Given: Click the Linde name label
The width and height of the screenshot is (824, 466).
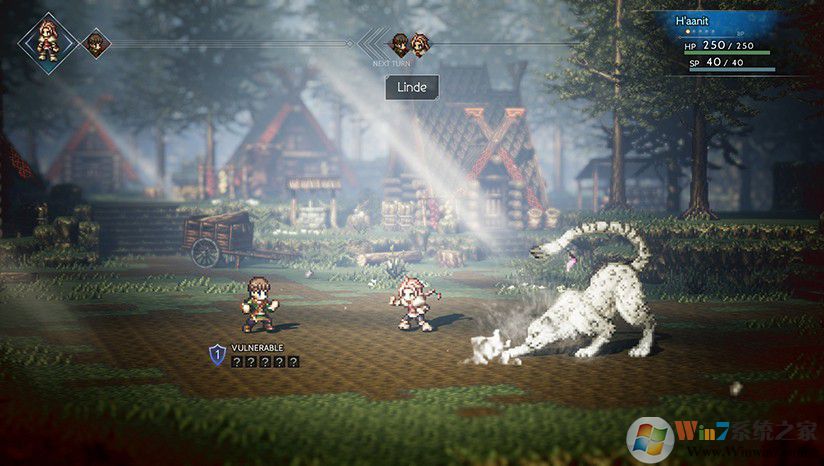Looking at the screenshot, I should coord(412,87).
